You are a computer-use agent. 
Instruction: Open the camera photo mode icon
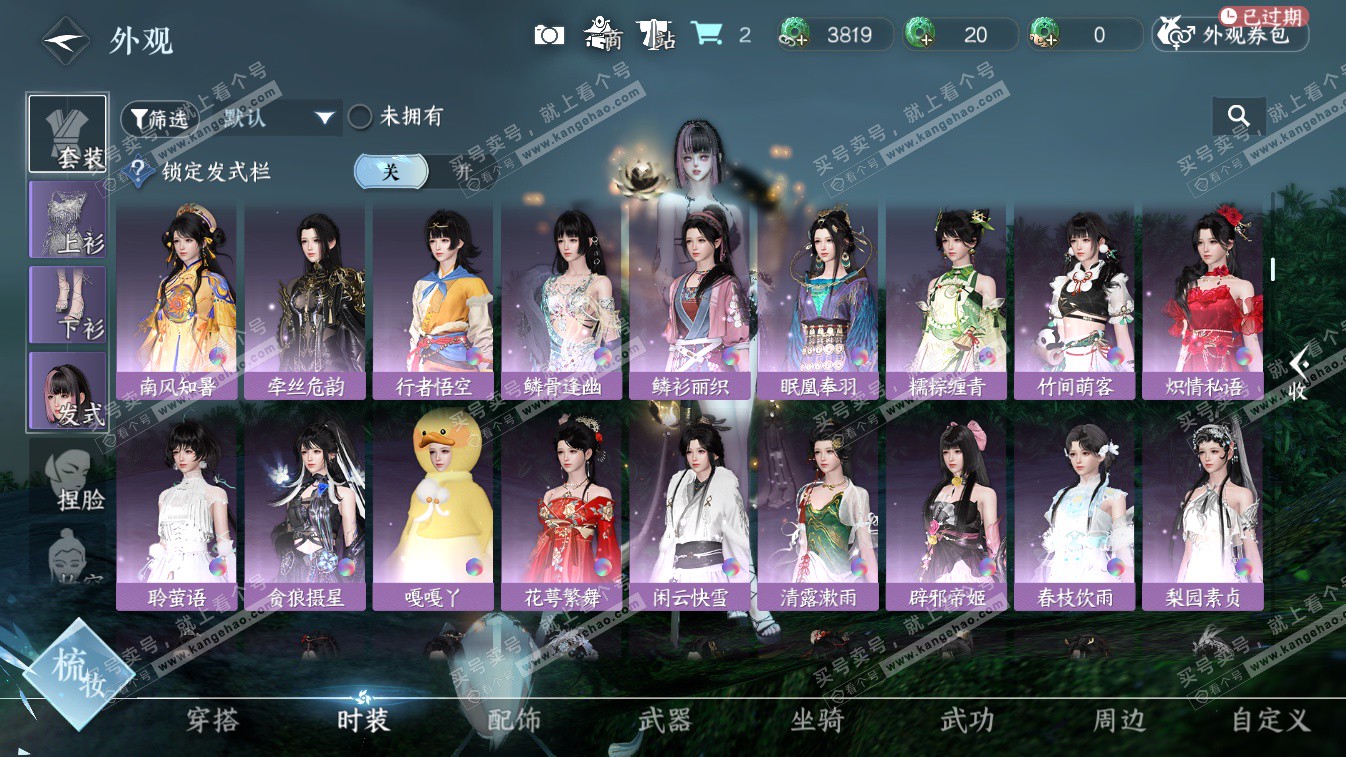[x=549, y=35]
